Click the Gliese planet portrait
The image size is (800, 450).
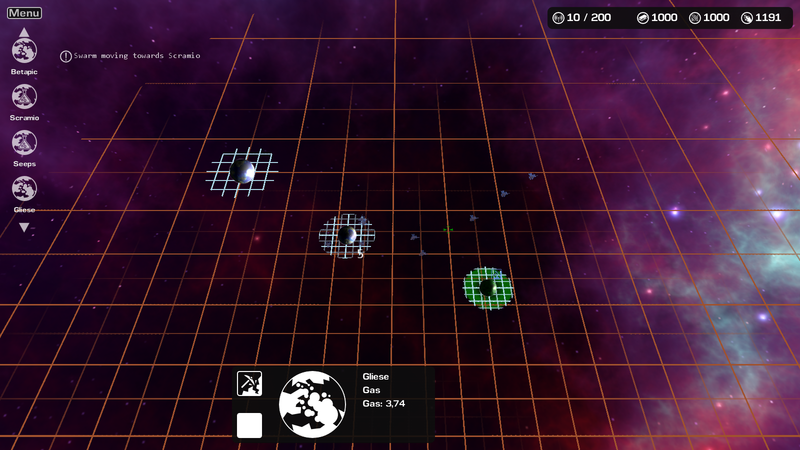(312, 404)
